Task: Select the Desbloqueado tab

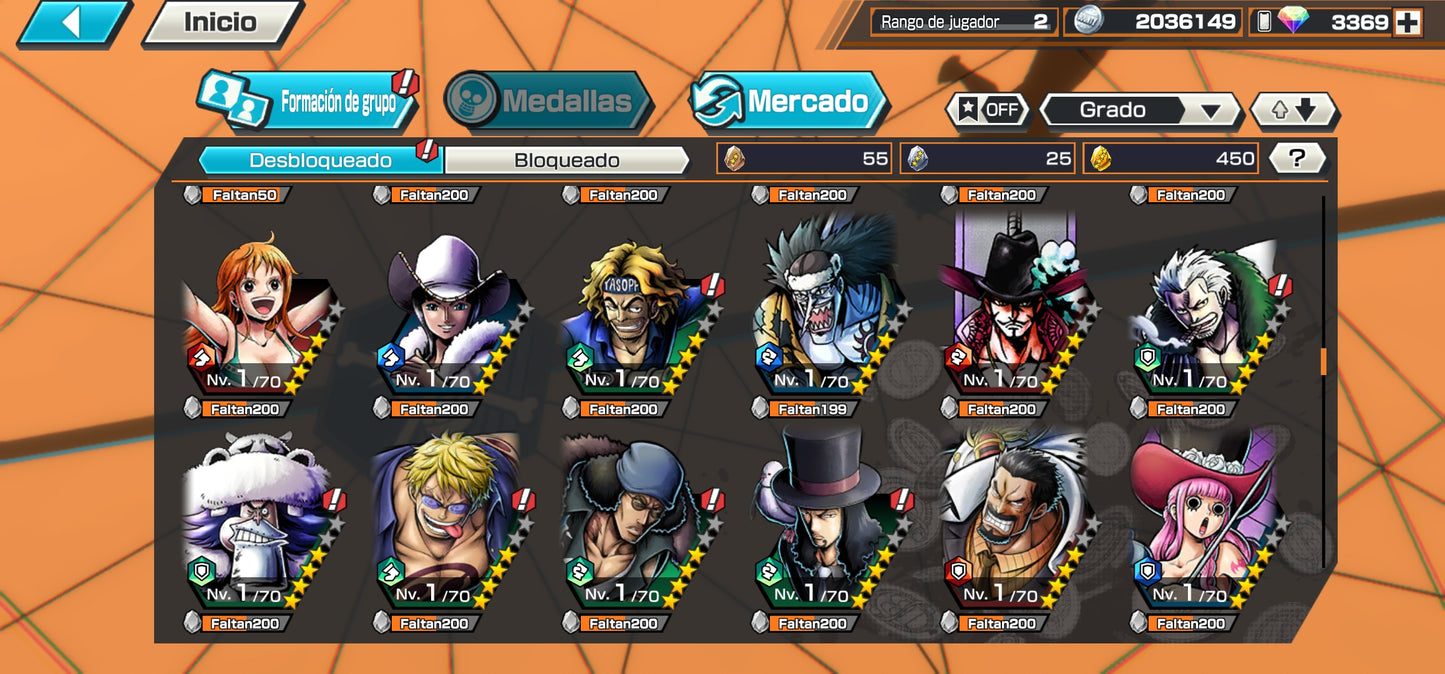Action: [x=320, y=160]
